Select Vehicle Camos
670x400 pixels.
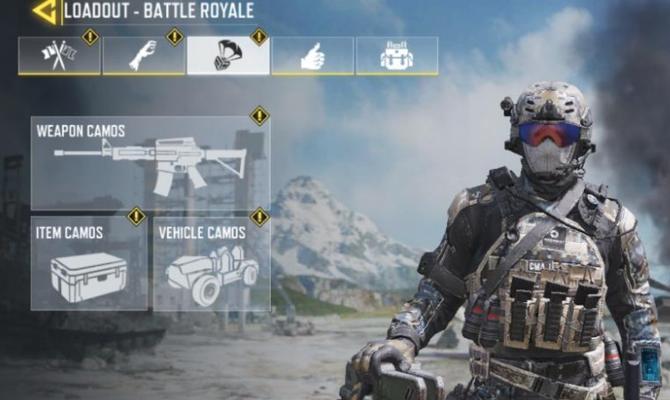point(211,263)
